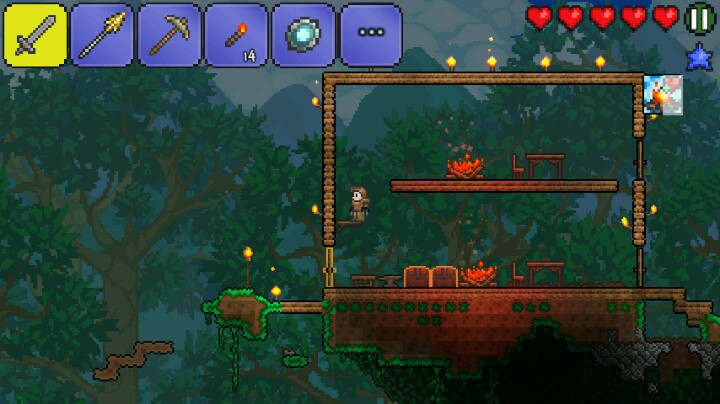This screenshot has width=720, height=404.
Task: Open inventory with the three-dots button
Action: pyautogui.click(x=370, y=35)
